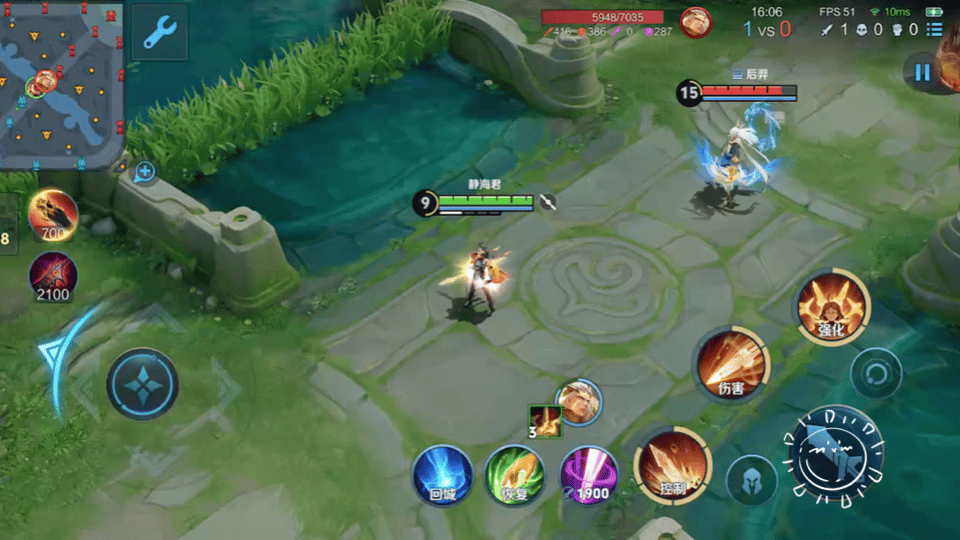Buy the recommended item costing 700
The width and height of the screenshot is (960, 540).
pos(53,214)
